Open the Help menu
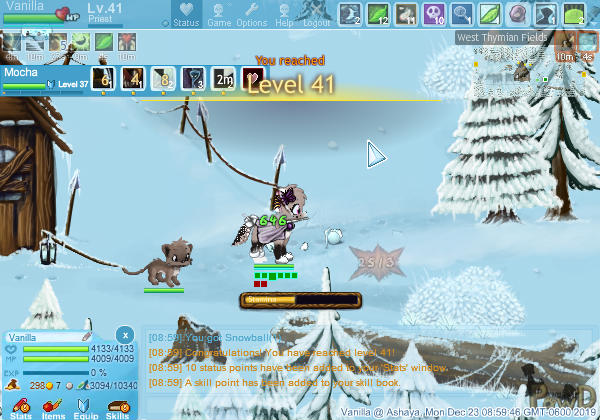The width and height of the screenshot is (600, 420). point(284,14)
